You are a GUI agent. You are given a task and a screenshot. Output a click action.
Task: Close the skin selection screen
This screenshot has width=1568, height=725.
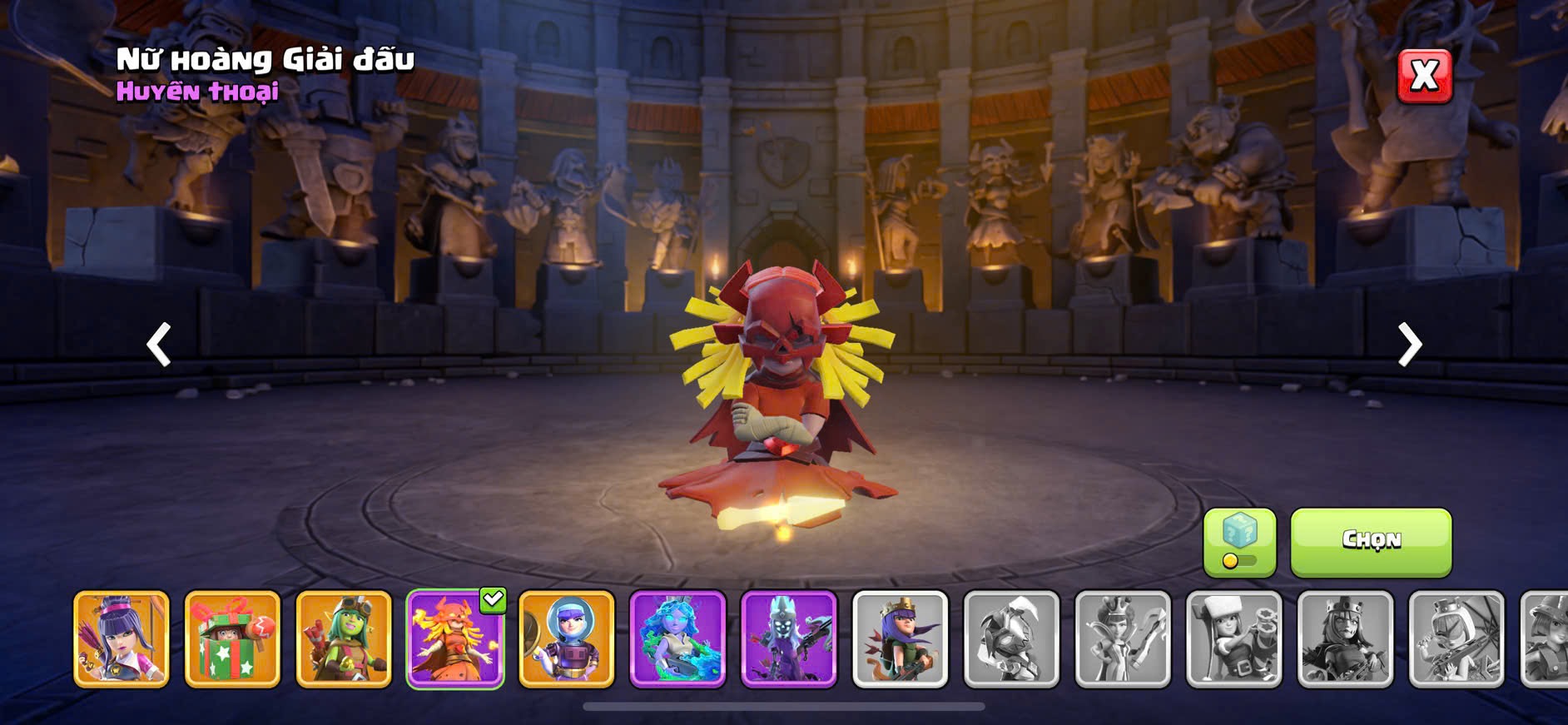coord(1424,76)
